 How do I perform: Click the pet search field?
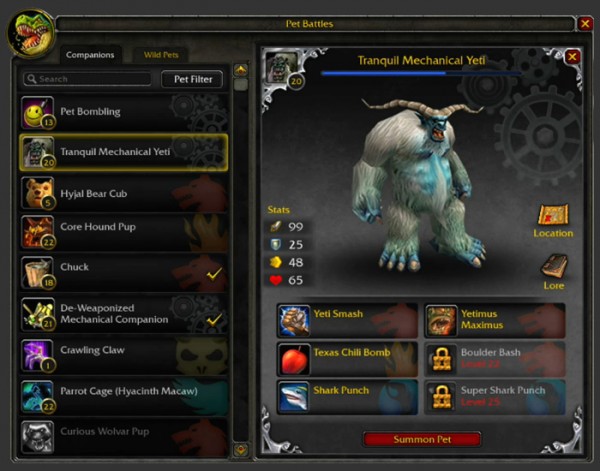(x=88, y=78)
